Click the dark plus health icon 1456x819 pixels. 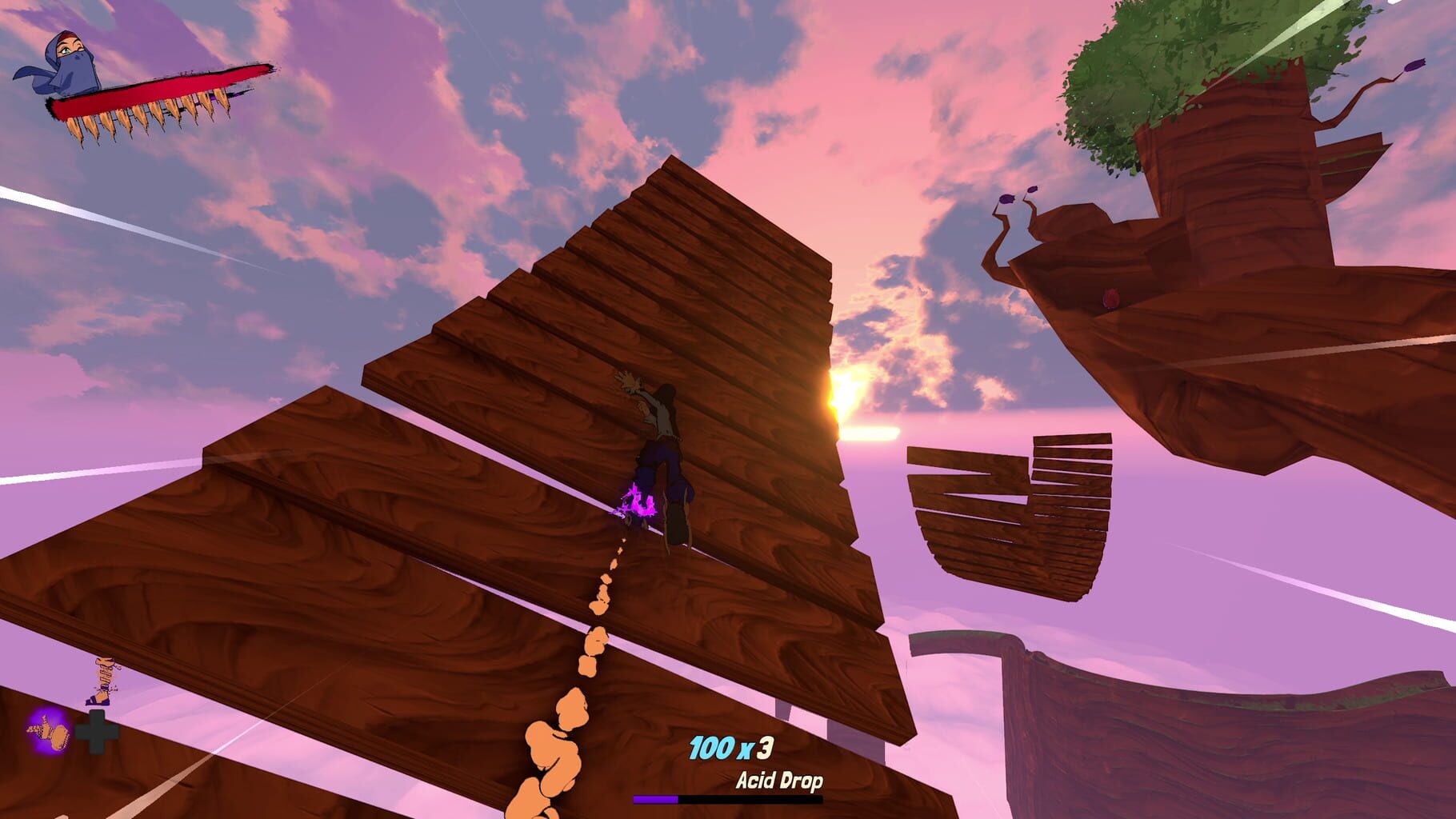coord(96,730)
